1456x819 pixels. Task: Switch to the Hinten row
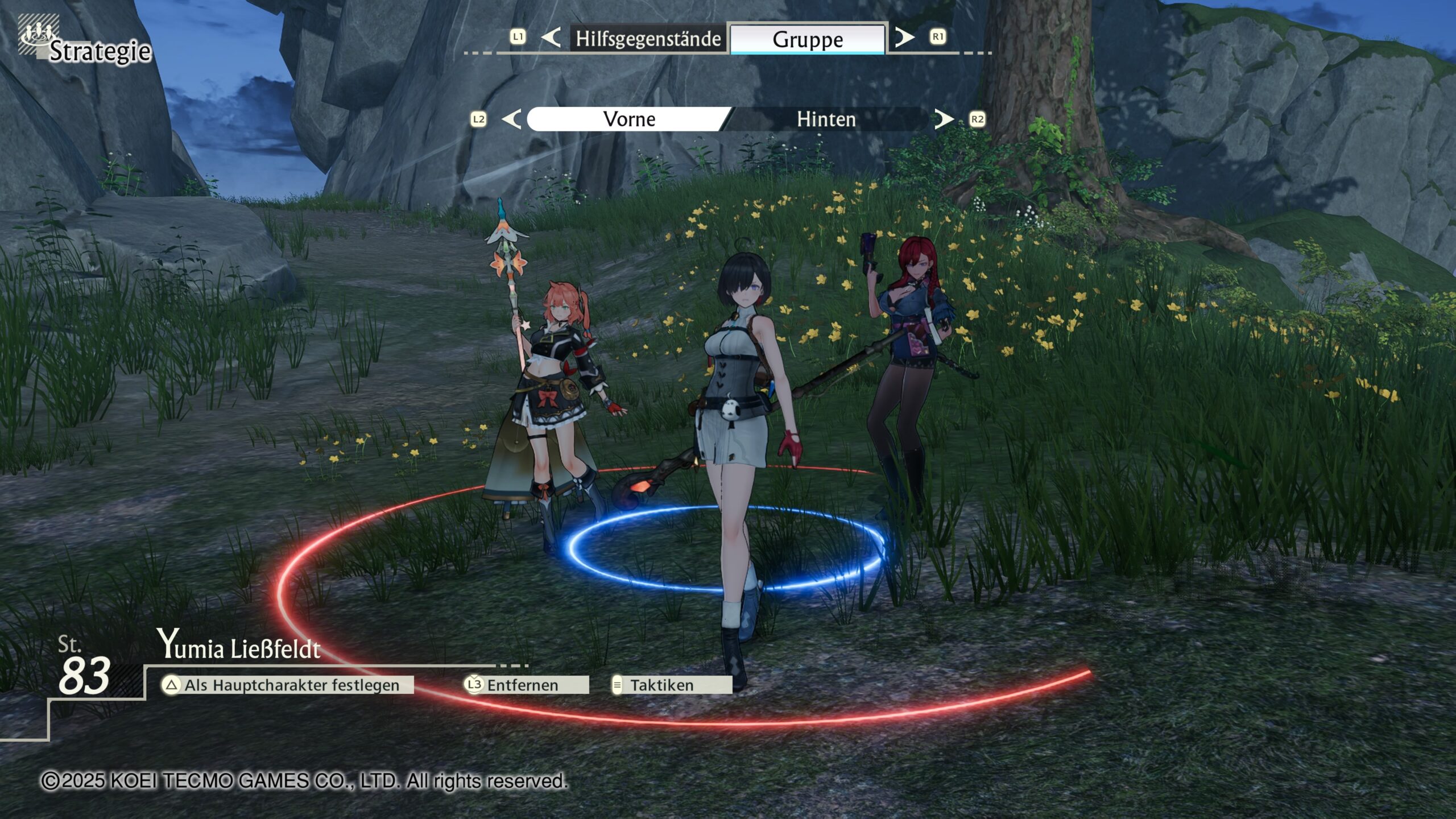point(826,119)
